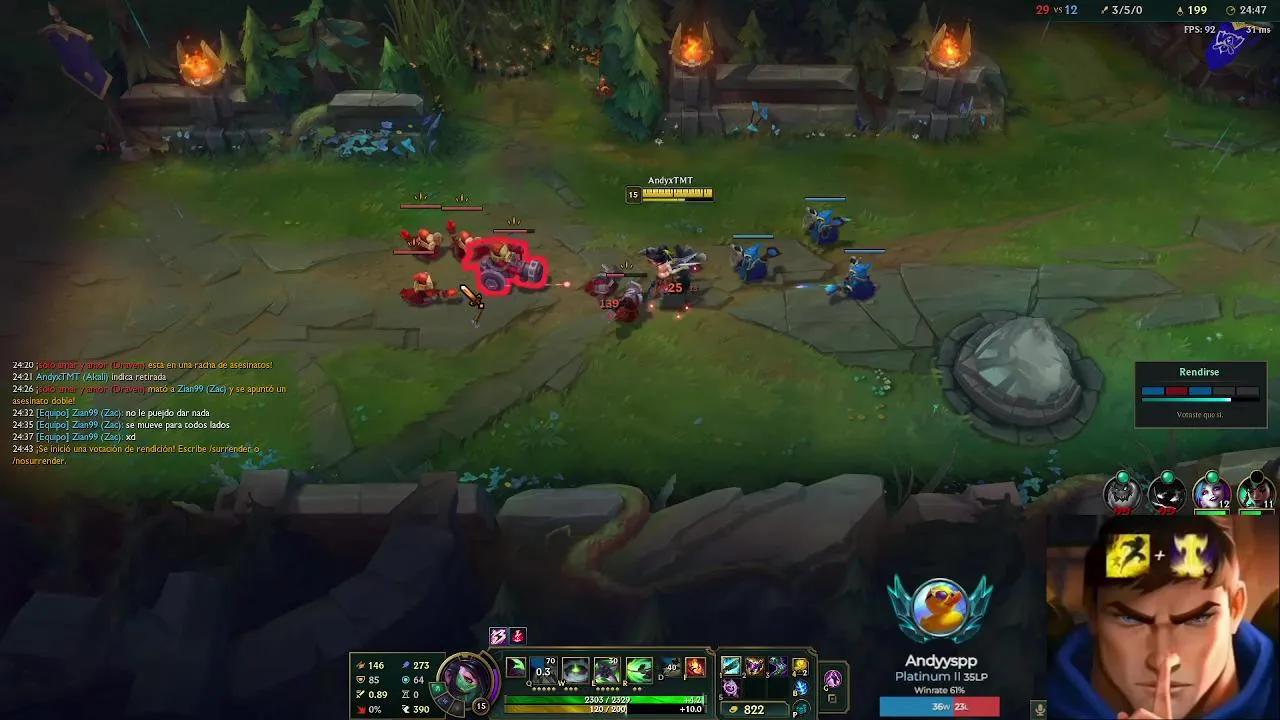Click the green health bar in the HUD
The height and width of the screenshot is (720, 1280).
click(599, 698)
